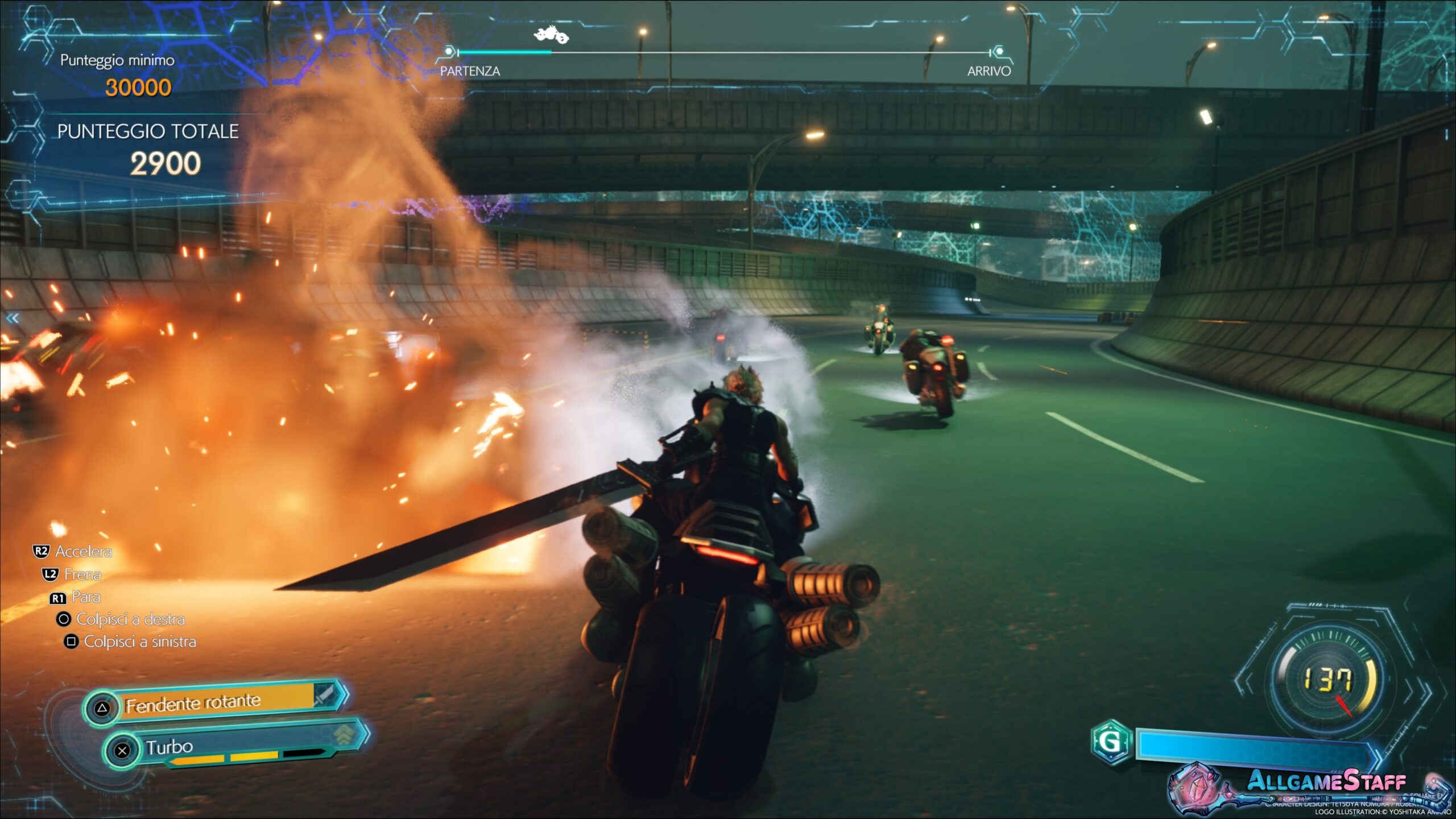Open the AllGameStaff watermark logo
Screen dimensions: 1456x819
(x=1325, y=781)
